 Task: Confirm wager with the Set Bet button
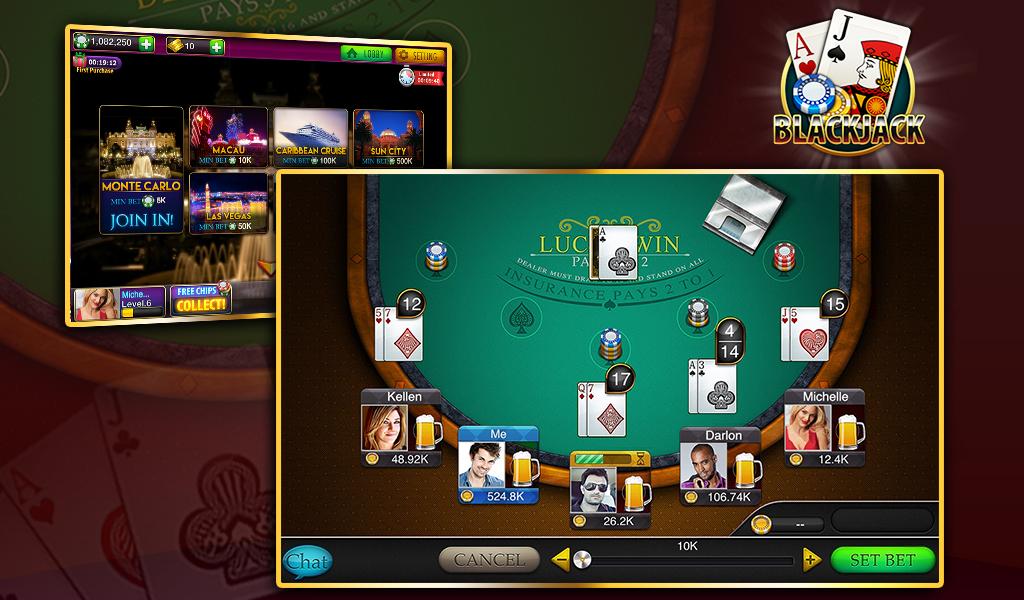click(x=882, y=560)
